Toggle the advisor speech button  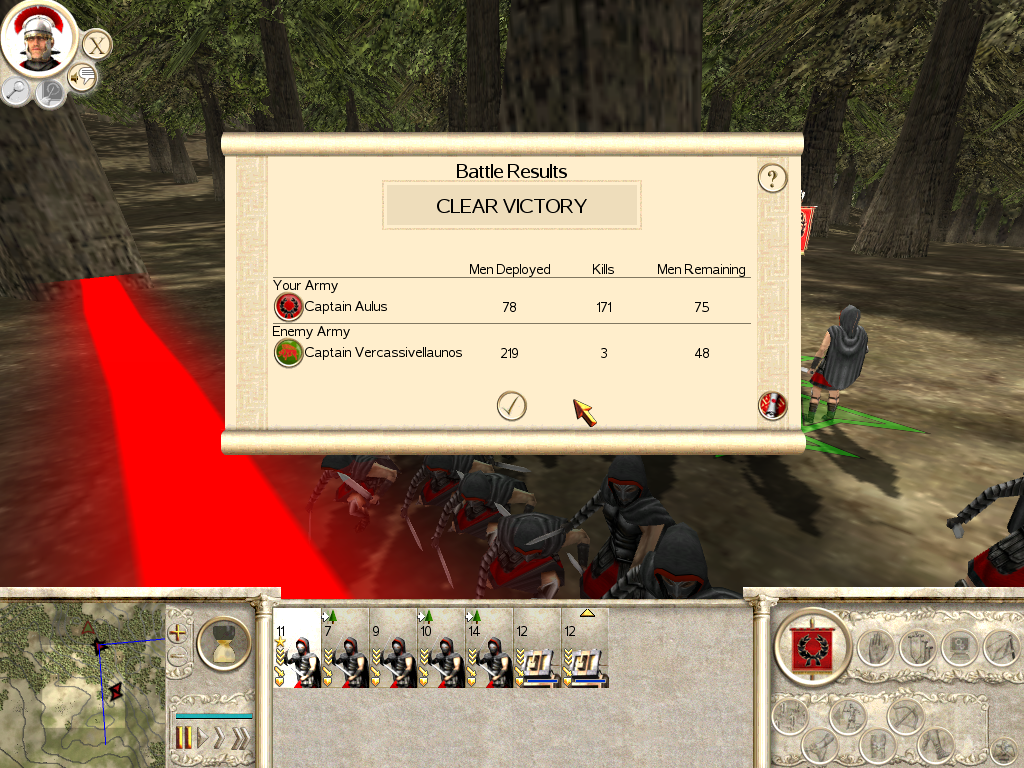pos(82,77)
